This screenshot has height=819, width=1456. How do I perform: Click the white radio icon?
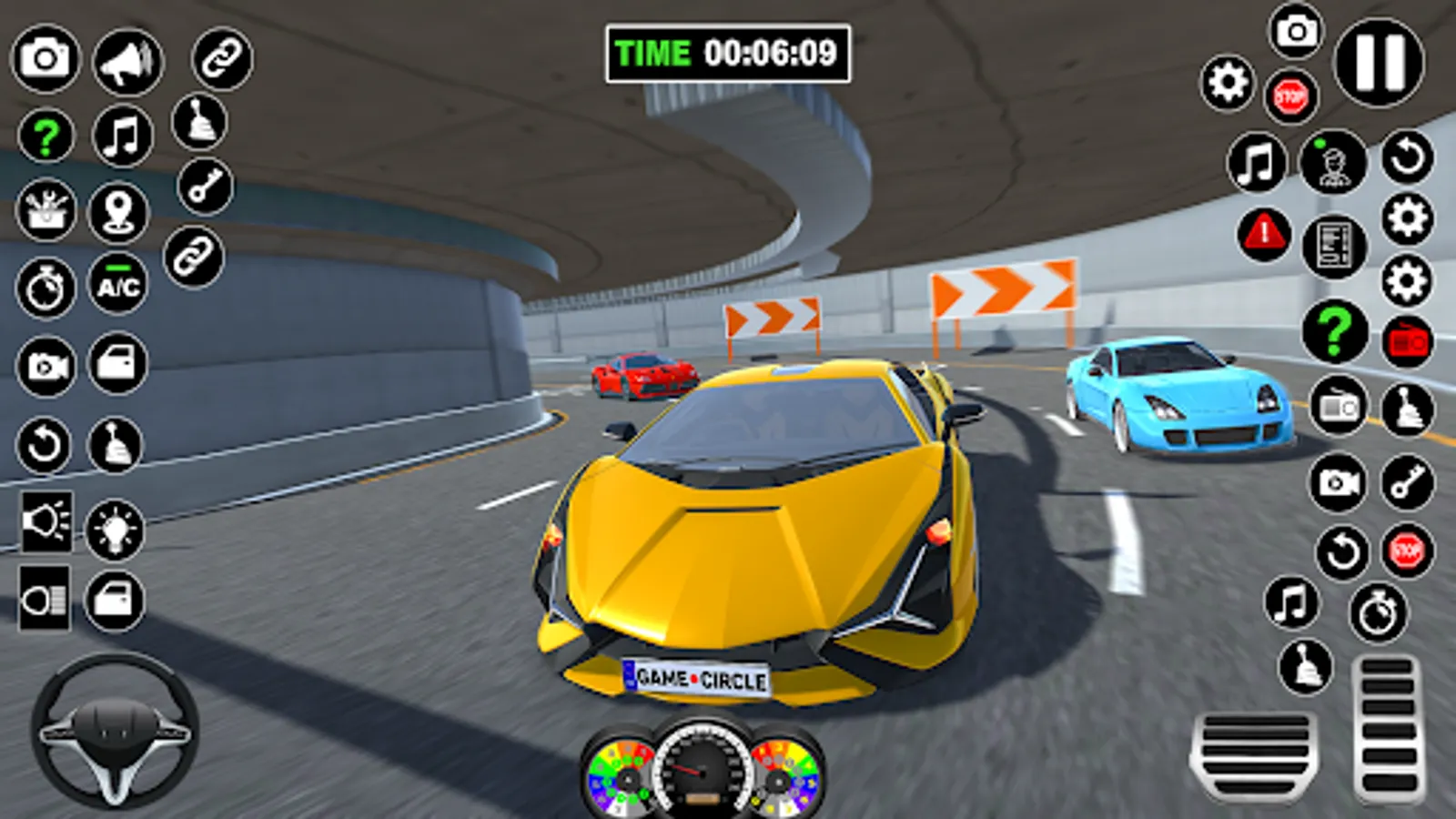1339,407
